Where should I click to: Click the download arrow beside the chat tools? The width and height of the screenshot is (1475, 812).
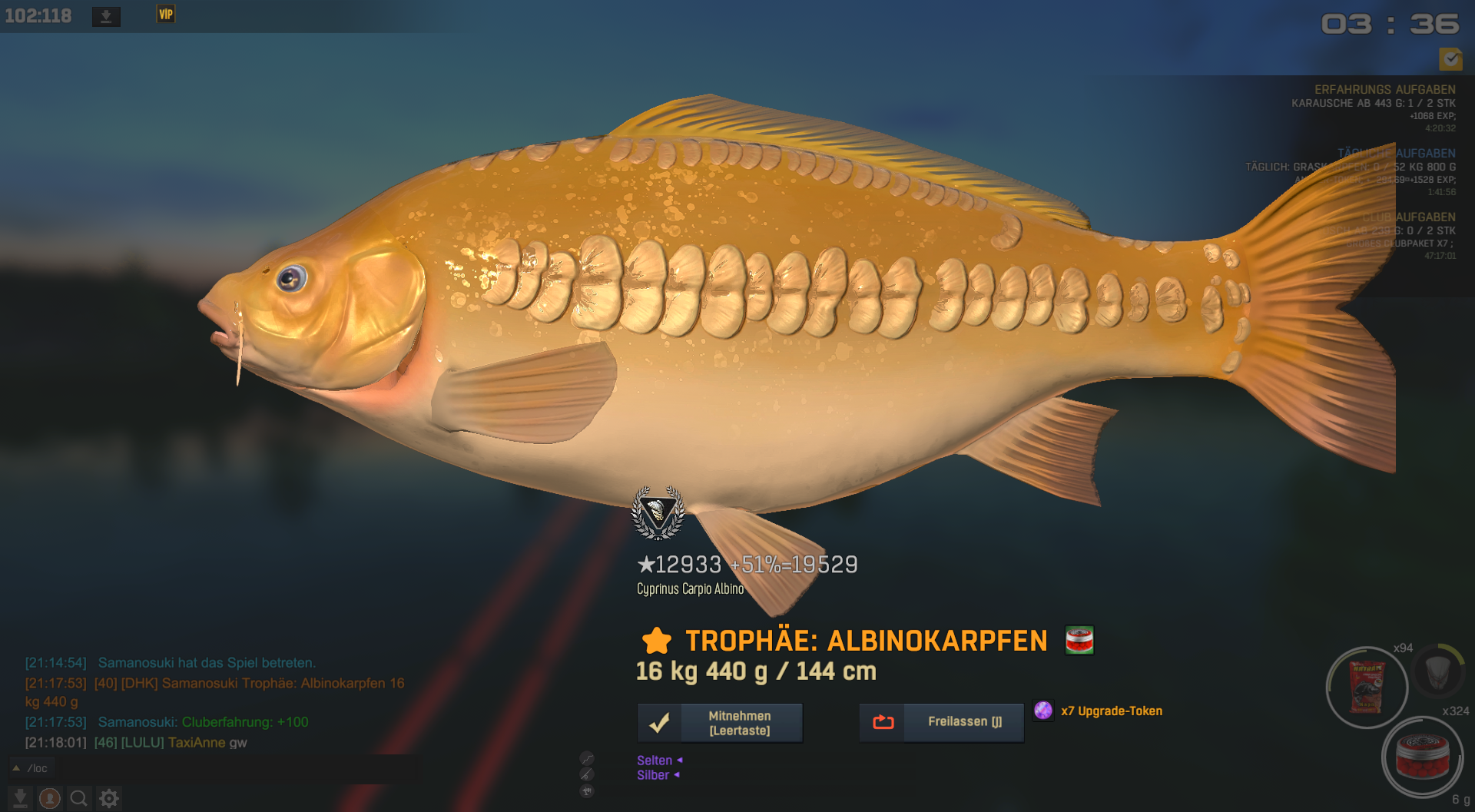coord(21,799)
